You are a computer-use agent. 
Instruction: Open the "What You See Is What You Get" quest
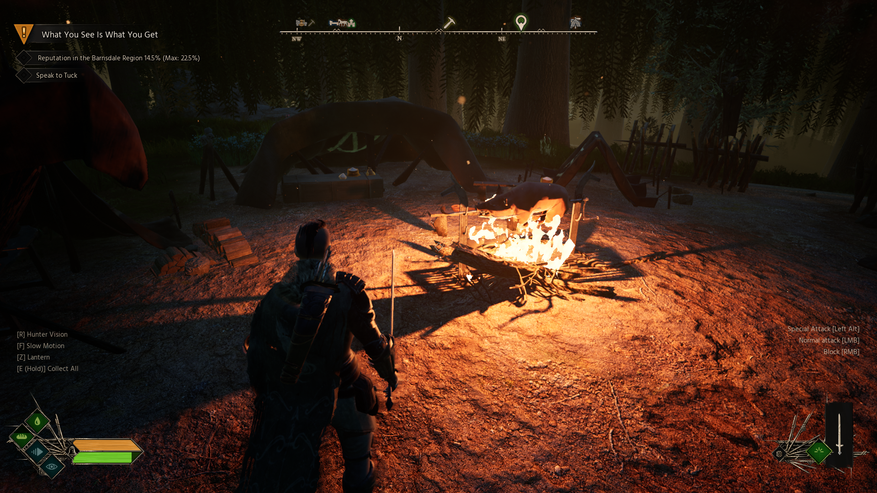[99, 34]
